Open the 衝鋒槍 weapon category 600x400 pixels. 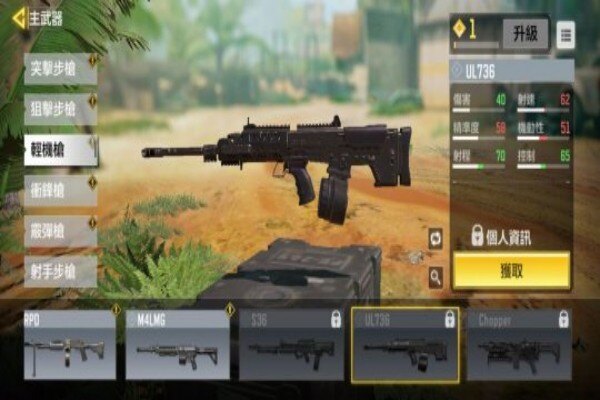click(x=60, y=190)
